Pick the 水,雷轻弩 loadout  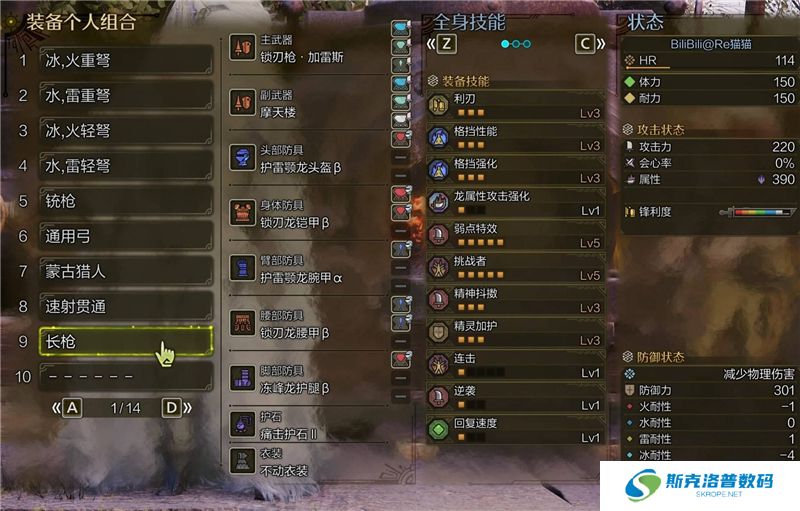[x=125, y=166]
